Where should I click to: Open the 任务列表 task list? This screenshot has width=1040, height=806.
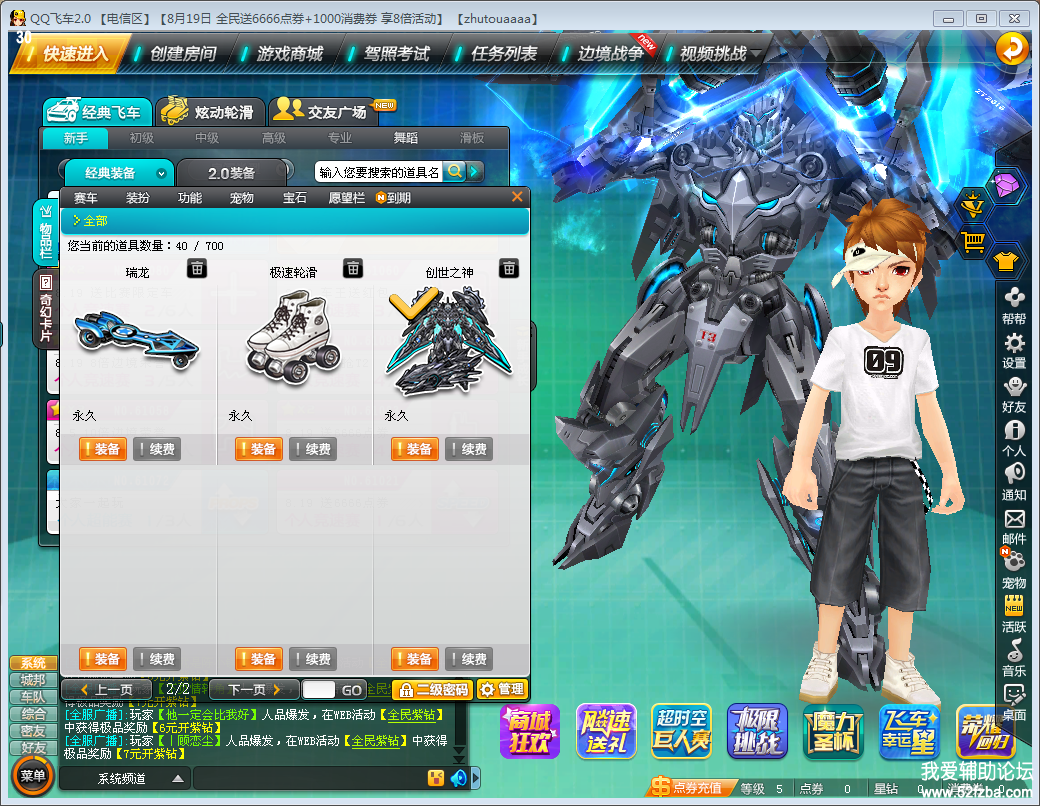click(x=504, y=53)
